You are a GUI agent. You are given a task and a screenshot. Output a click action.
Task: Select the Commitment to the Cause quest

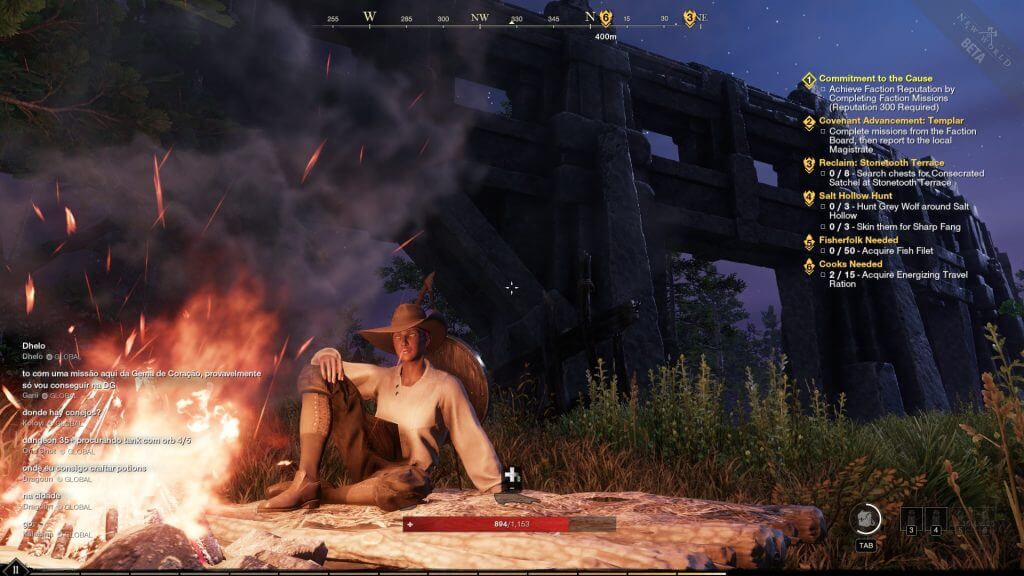coord(875,78)
